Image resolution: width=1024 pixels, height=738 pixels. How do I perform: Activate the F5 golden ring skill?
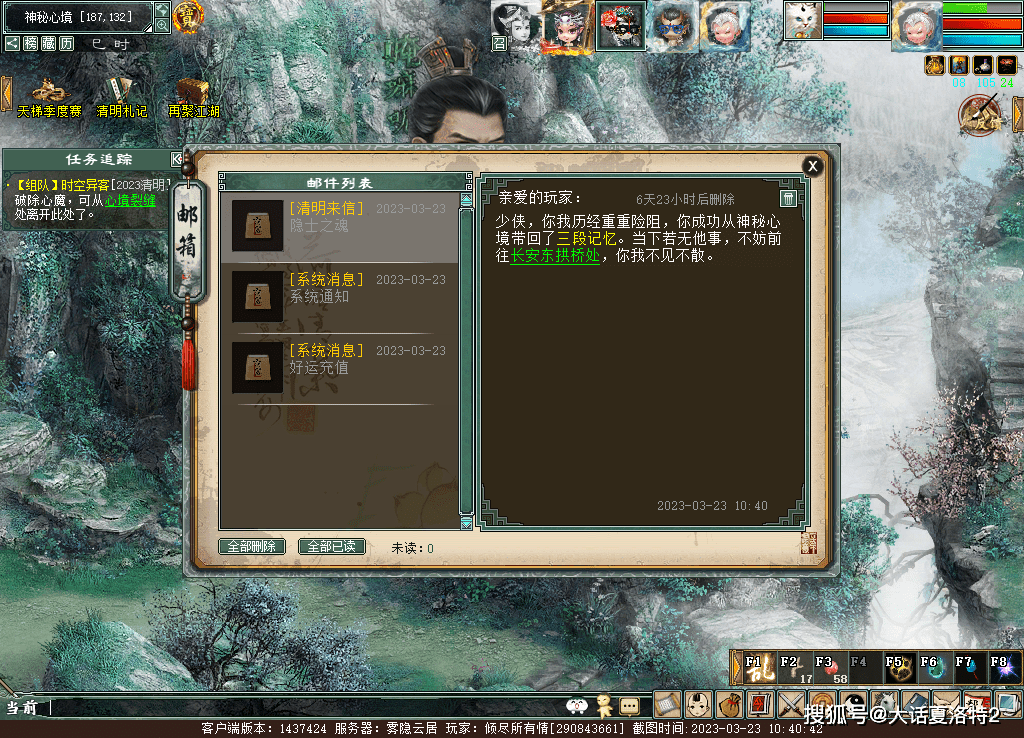[898, 668]
